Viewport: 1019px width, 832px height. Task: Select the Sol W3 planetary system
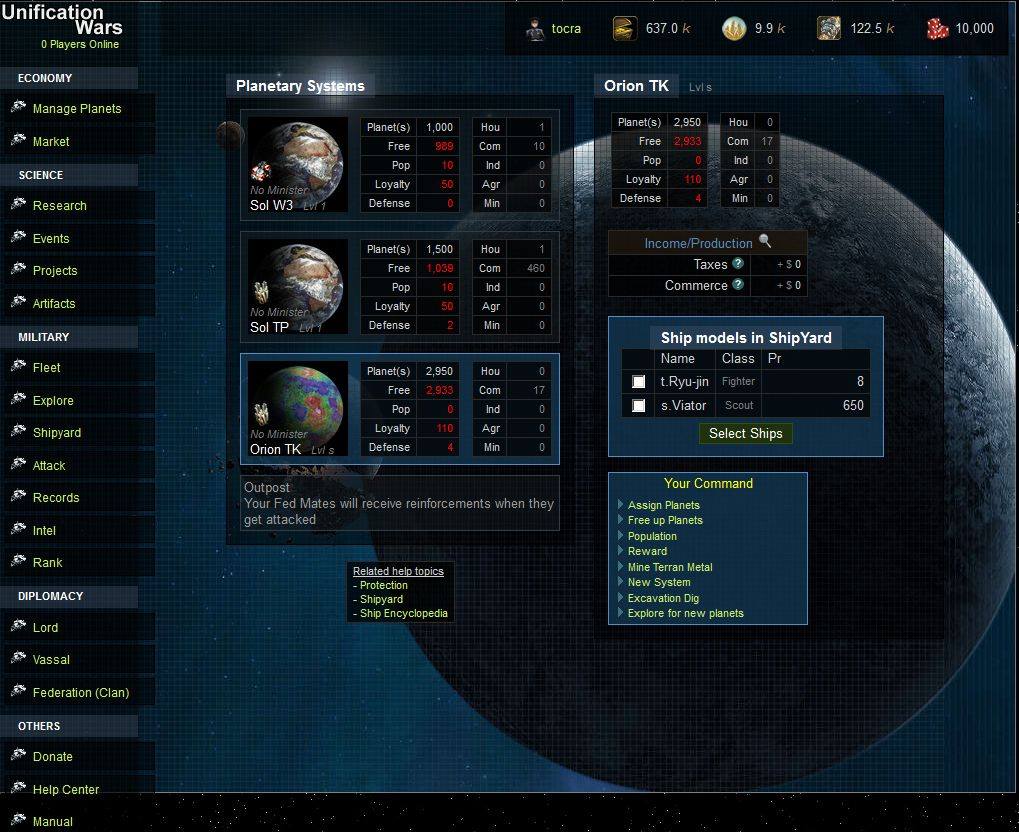296,165
